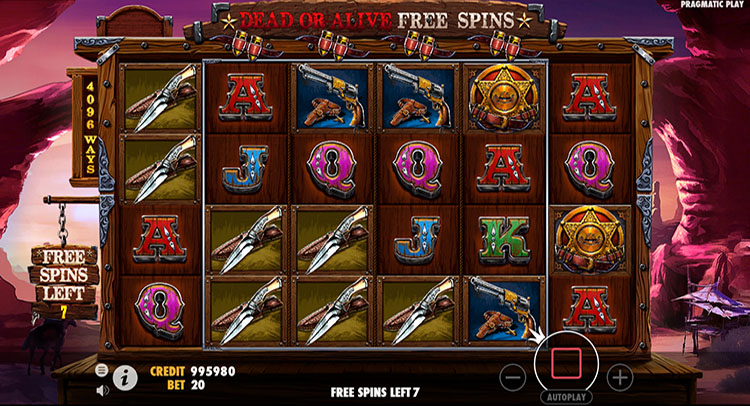The height and width of the screenshot is (406, 750).
Task: Open the hamburger settings menu
Action: coord(102,370)
